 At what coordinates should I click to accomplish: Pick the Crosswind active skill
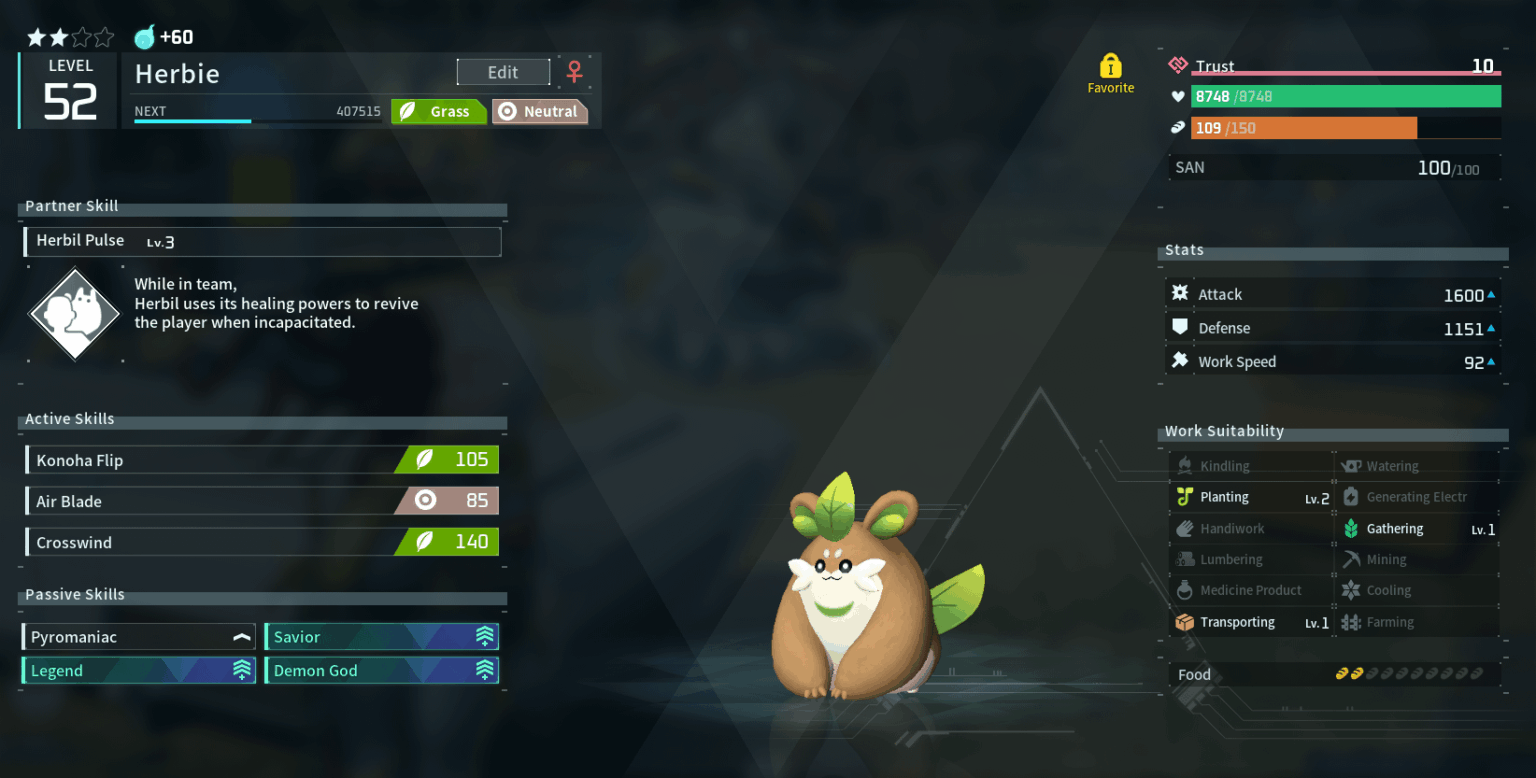(262, 542)
